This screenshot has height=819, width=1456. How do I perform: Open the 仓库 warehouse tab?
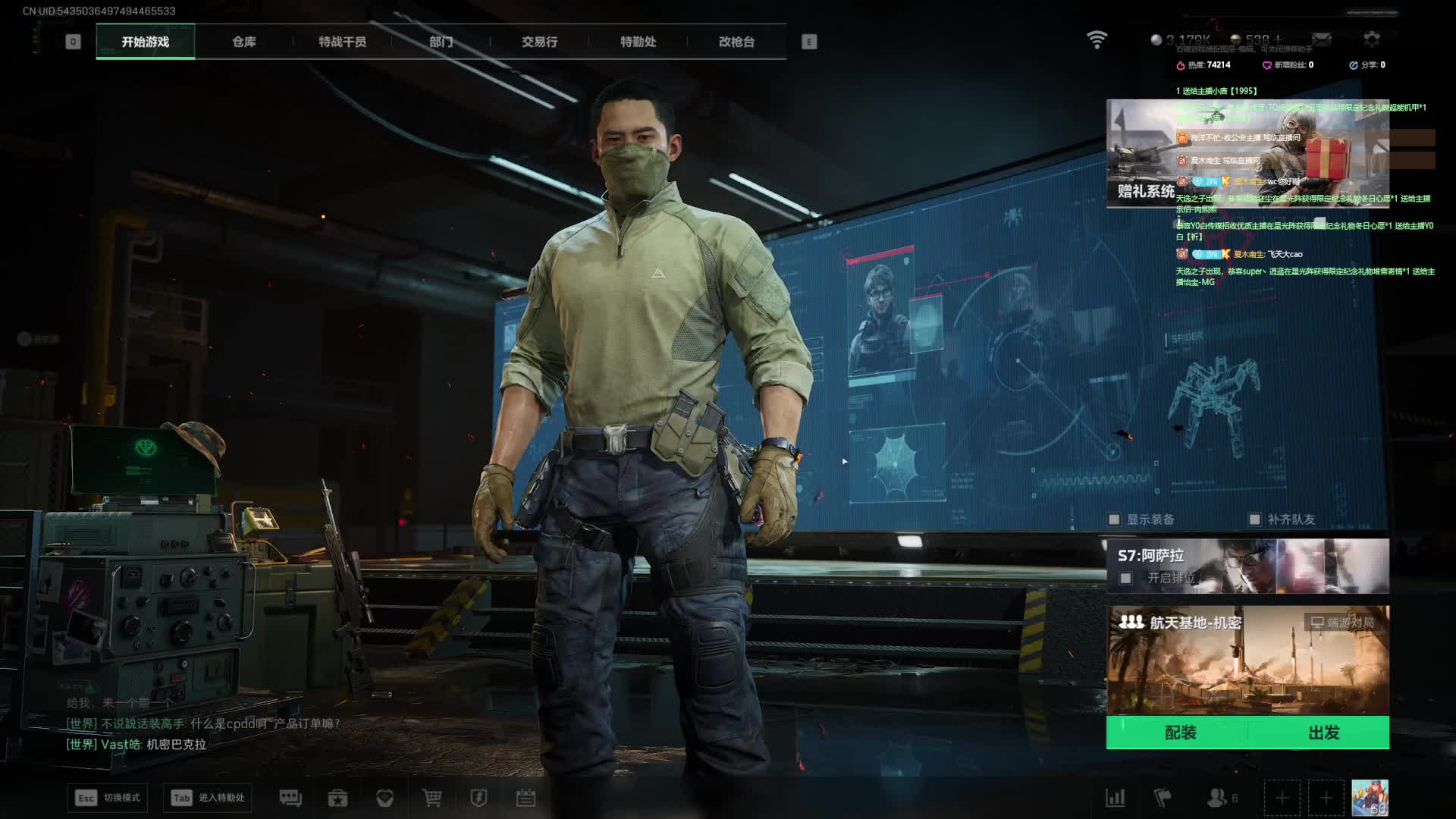tap(243, 42)
